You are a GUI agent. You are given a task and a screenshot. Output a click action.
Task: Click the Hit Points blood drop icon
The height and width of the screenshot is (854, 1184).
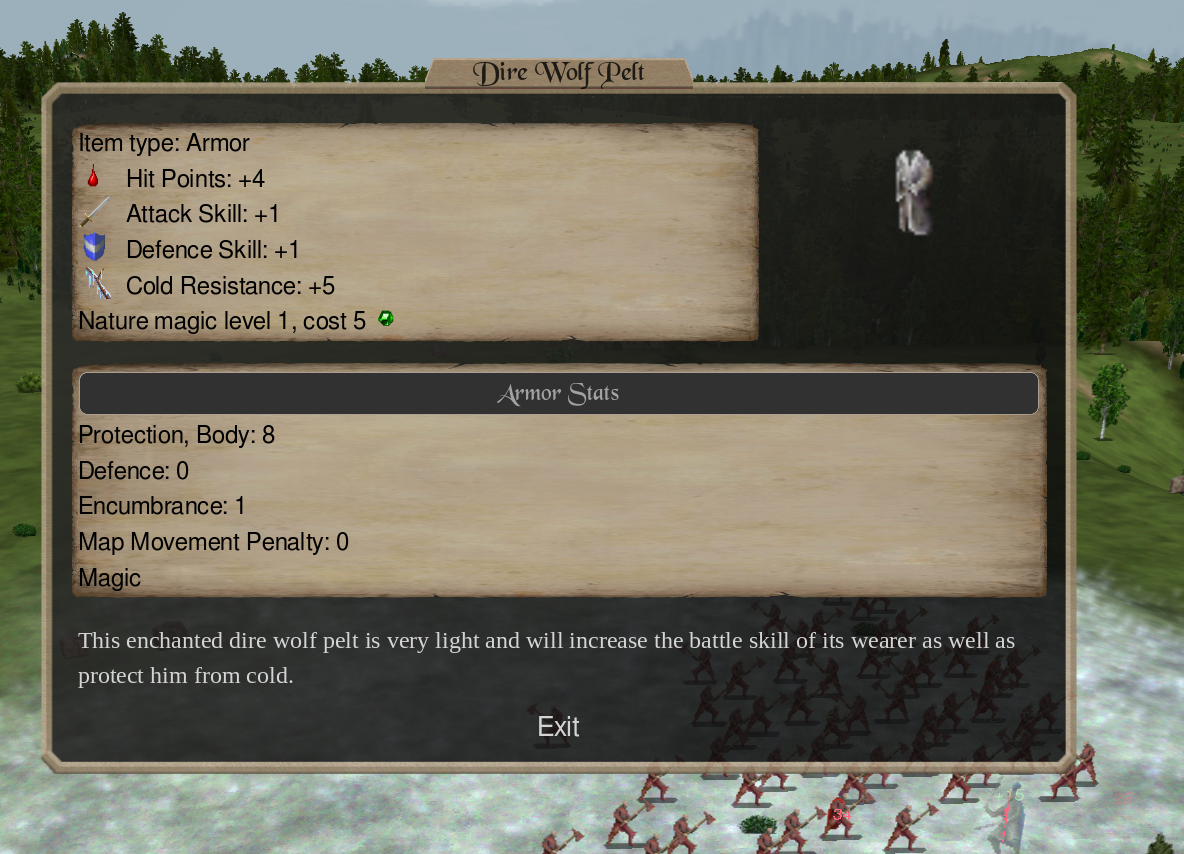(x=93, y=178)
